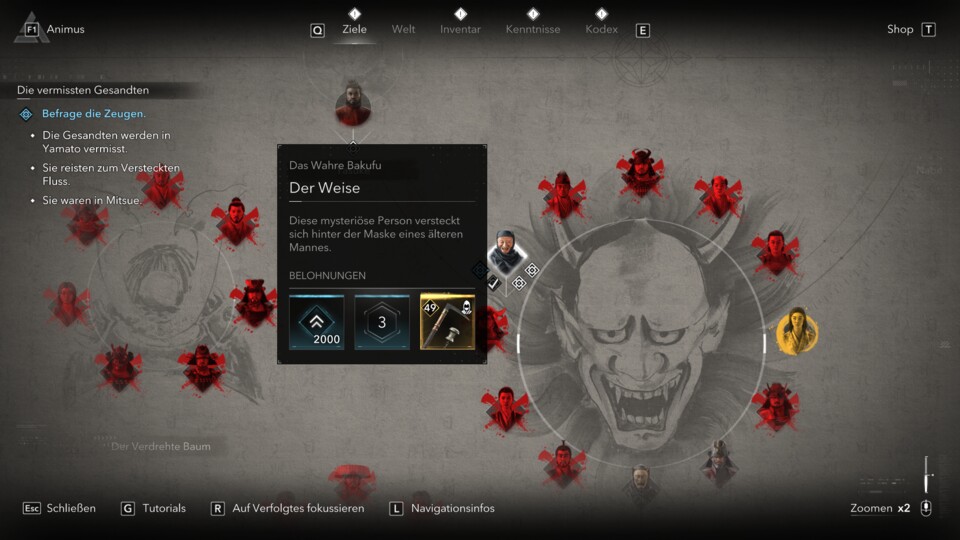Select the yellow-highlighted woman target portrait
The image size is (960, 540).
[797, 331]
